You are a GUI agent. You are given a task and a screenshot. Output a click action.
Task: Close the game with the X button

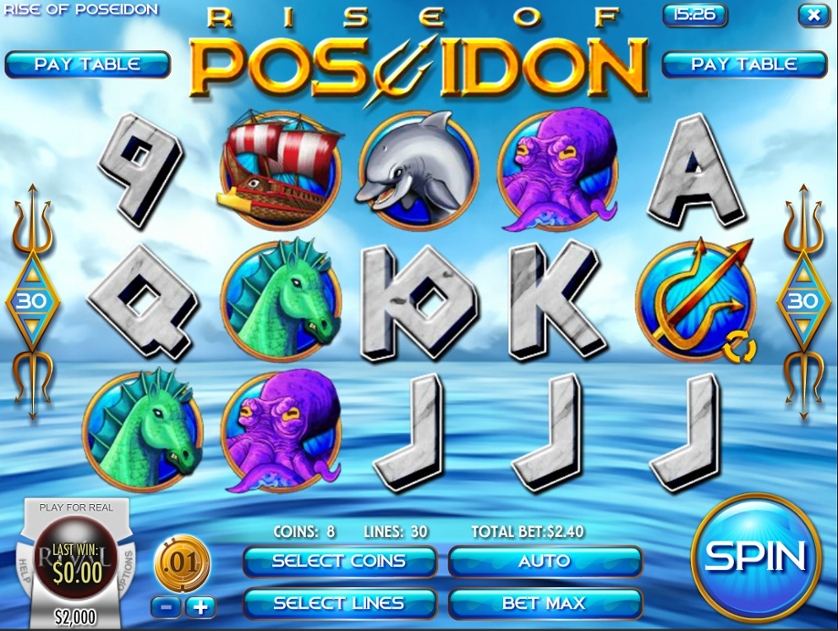(811, 15)
